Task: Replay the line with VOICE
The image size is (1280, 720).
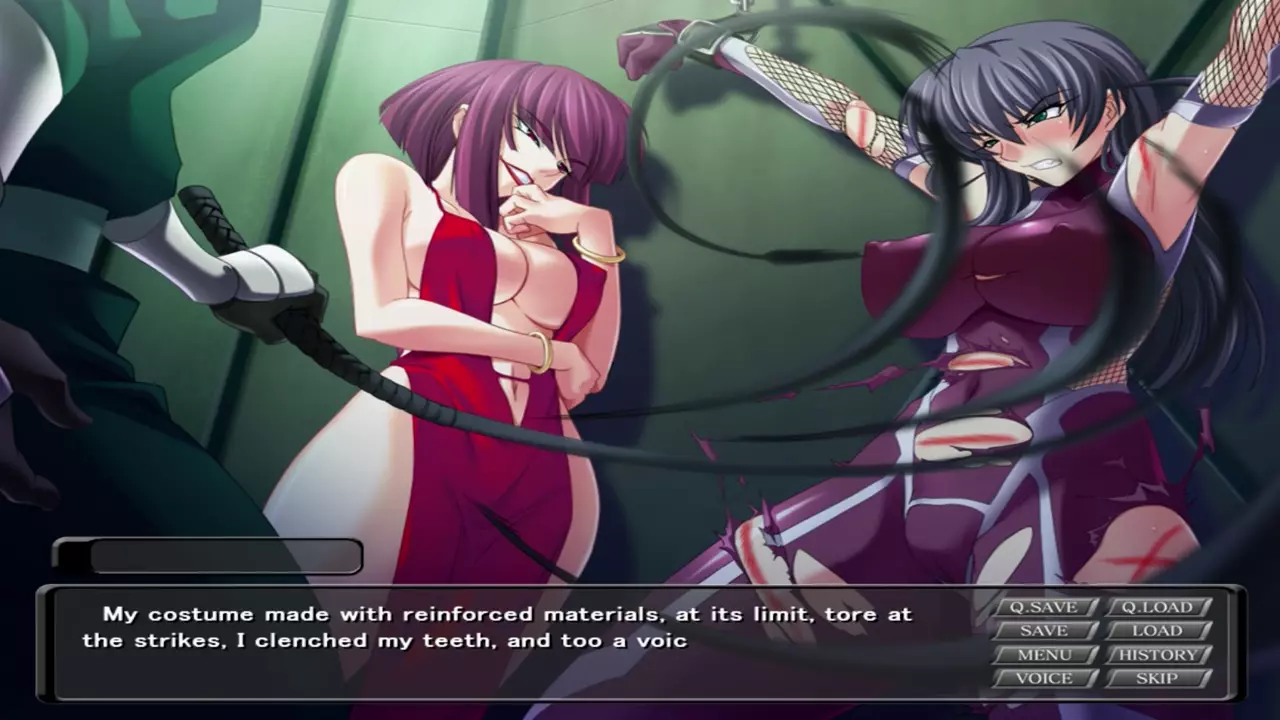Action: click(x=1044, y=678)
